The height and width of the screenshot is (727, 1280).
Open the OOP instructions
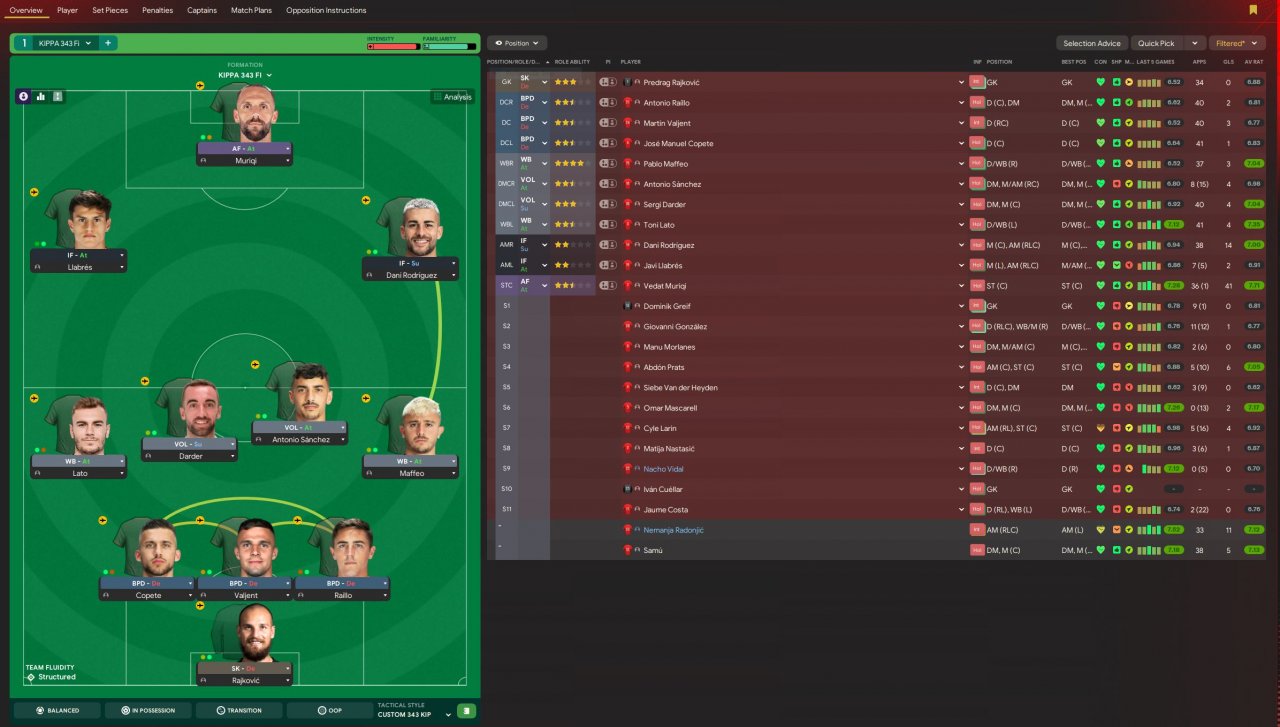[329, 710]
